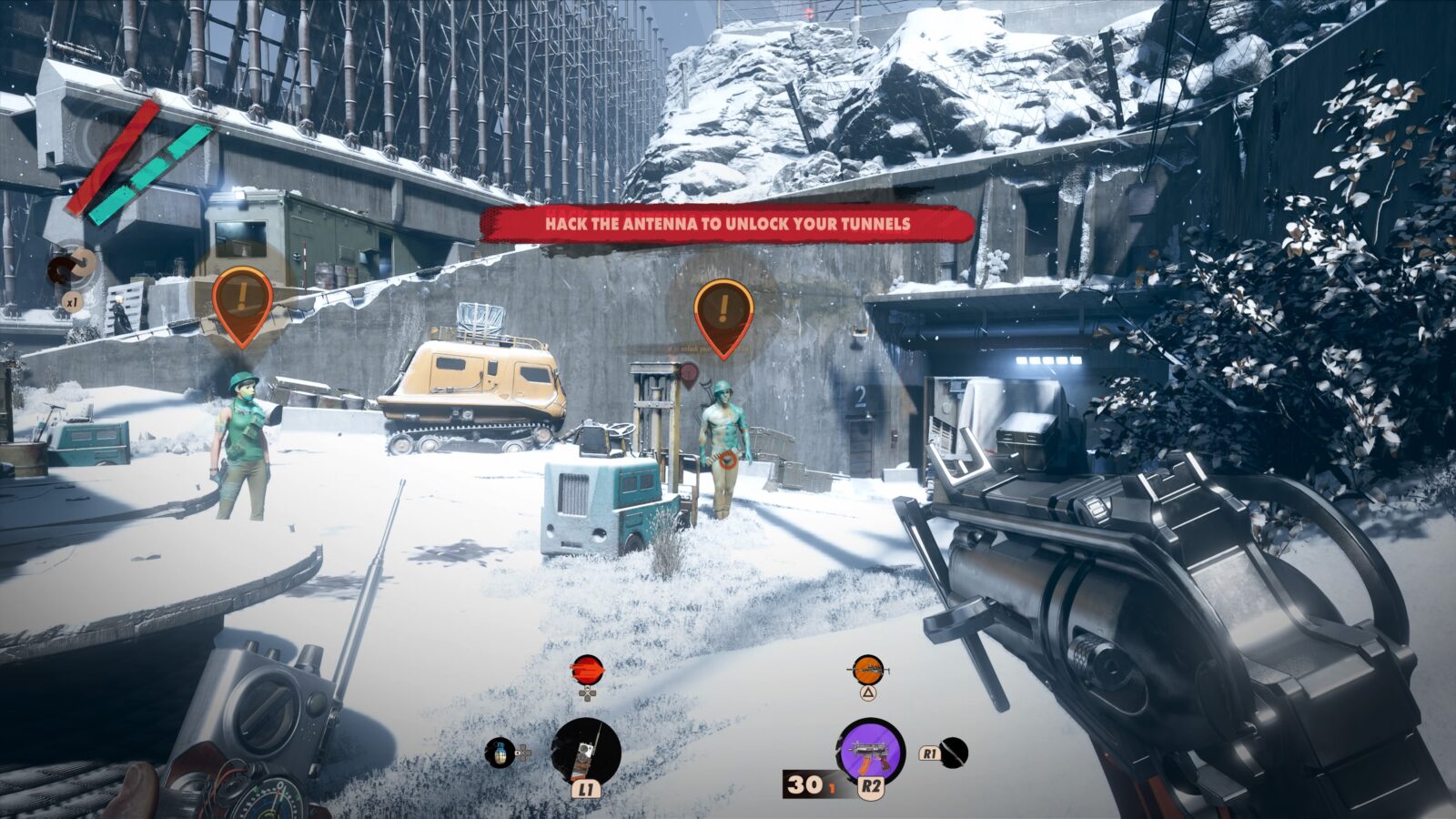The width and height of the screenshot is (1456, 819).
Task: Click the Reprise arrow icon
Action: click(72, 265)
